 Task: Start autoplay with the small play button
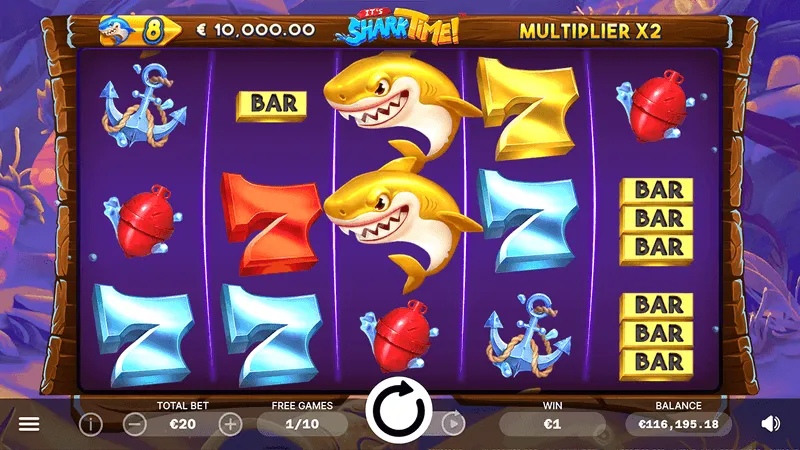click(453, 423)
